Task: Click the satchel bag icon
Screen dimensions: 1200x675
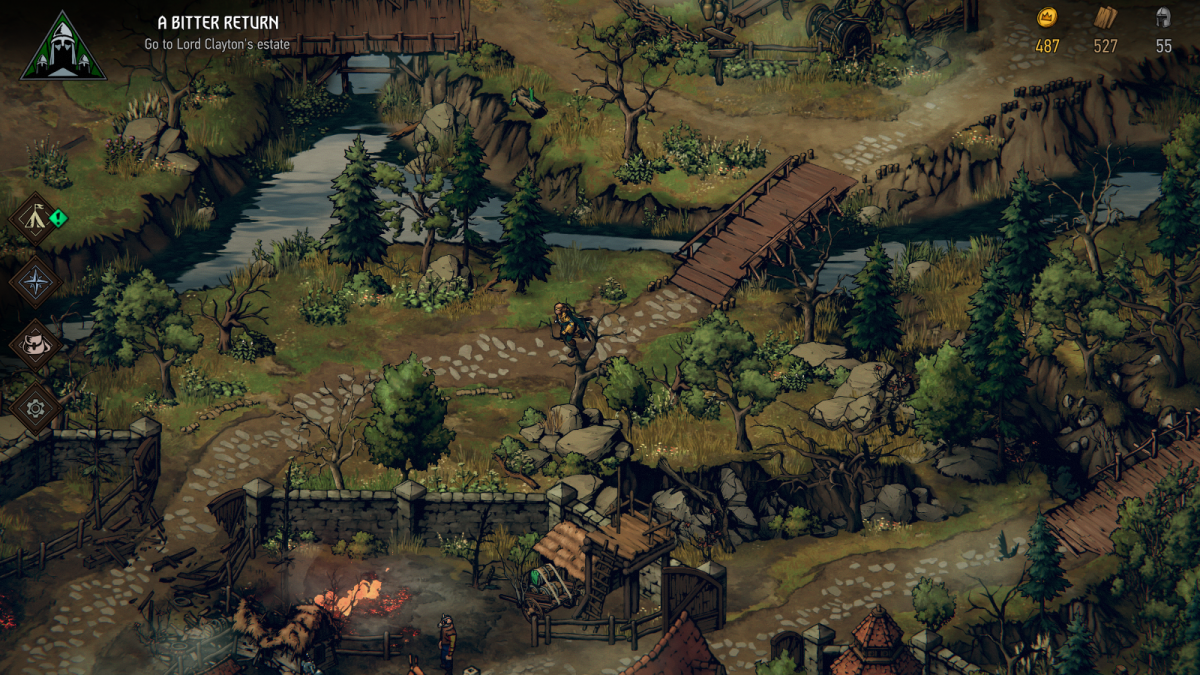Action: pos(35,345)
